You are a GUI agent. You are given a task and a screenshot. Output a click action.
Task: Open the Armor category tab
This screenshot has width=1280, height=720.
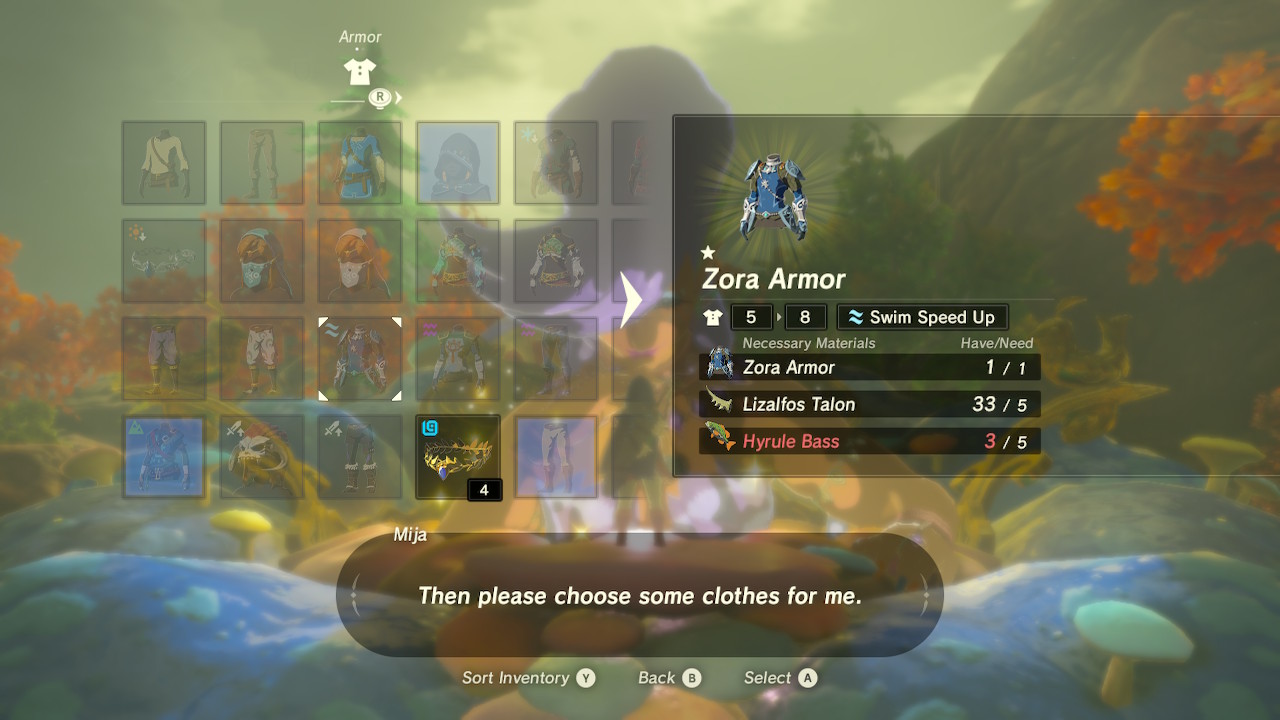tap(360, 70)
